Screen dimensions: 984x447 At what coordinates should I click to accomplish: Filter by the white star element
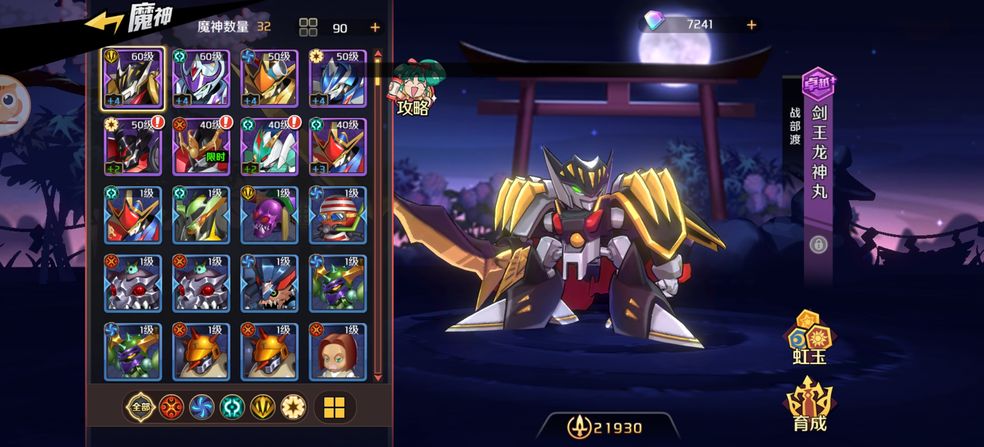coord(293,406)
